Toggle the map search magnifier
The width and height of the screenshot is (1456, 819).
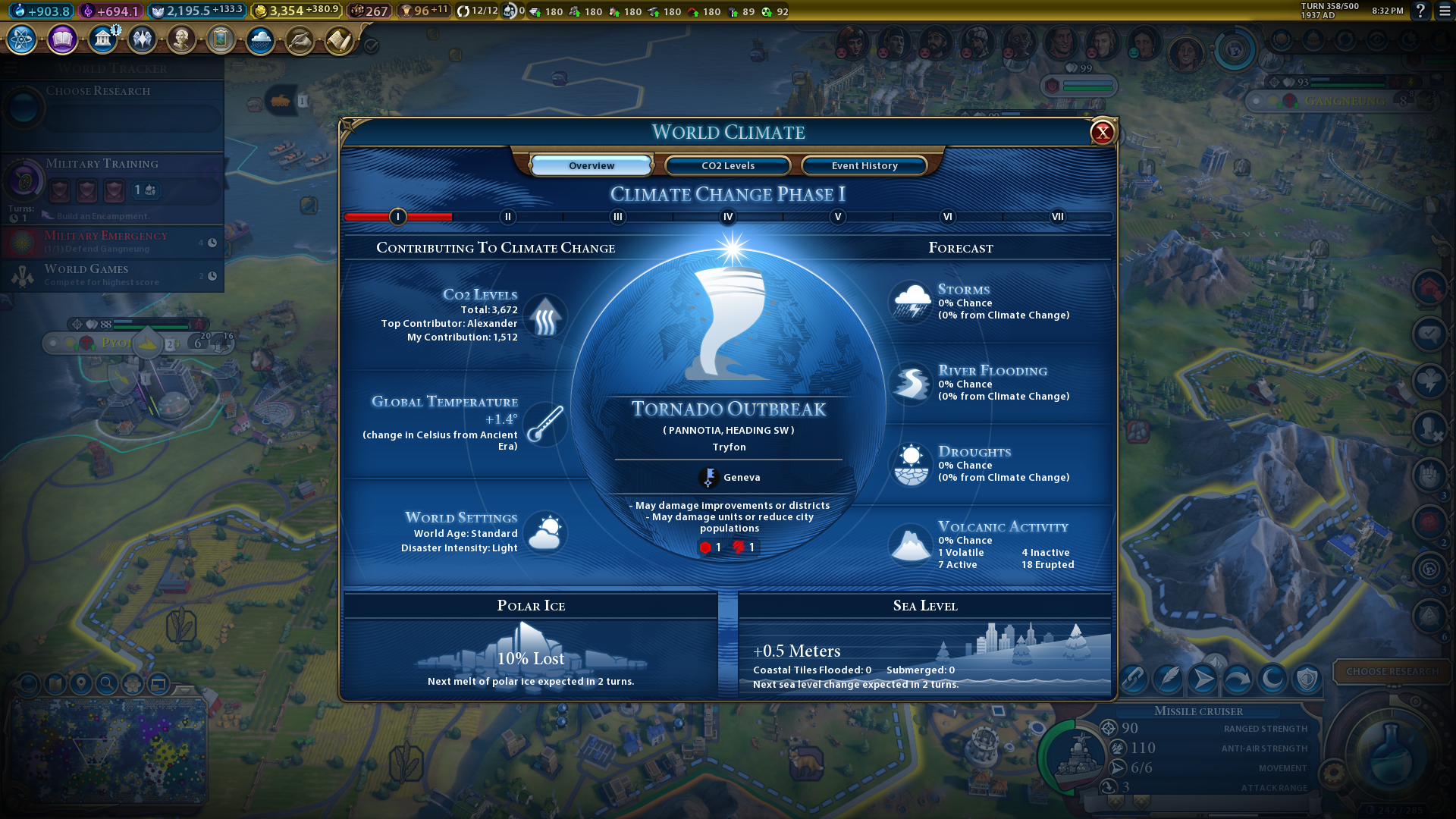click(107, 684)
